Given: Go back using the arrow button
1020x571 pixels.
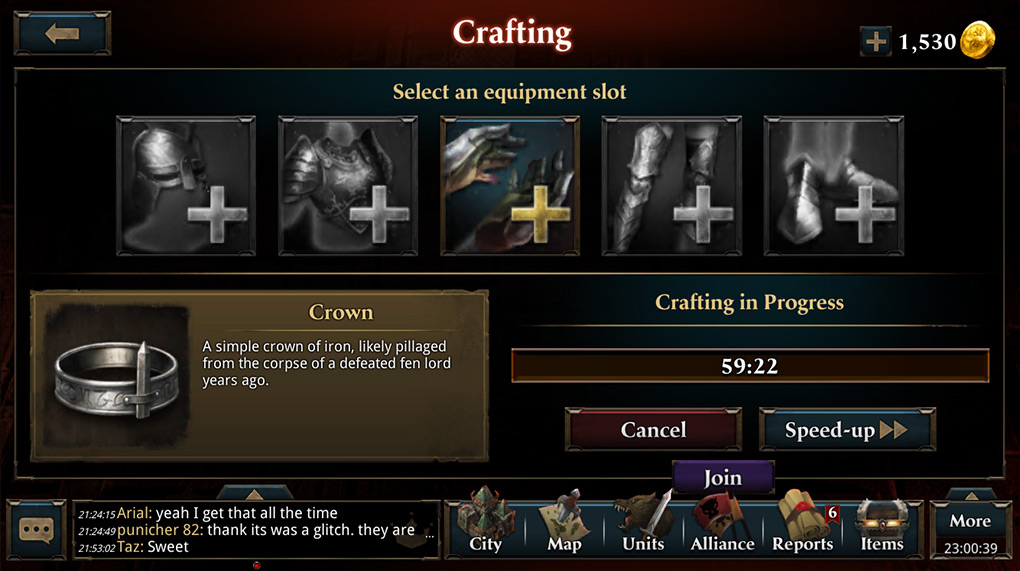Looking at the screenshot, I should [x=62, y=33].
